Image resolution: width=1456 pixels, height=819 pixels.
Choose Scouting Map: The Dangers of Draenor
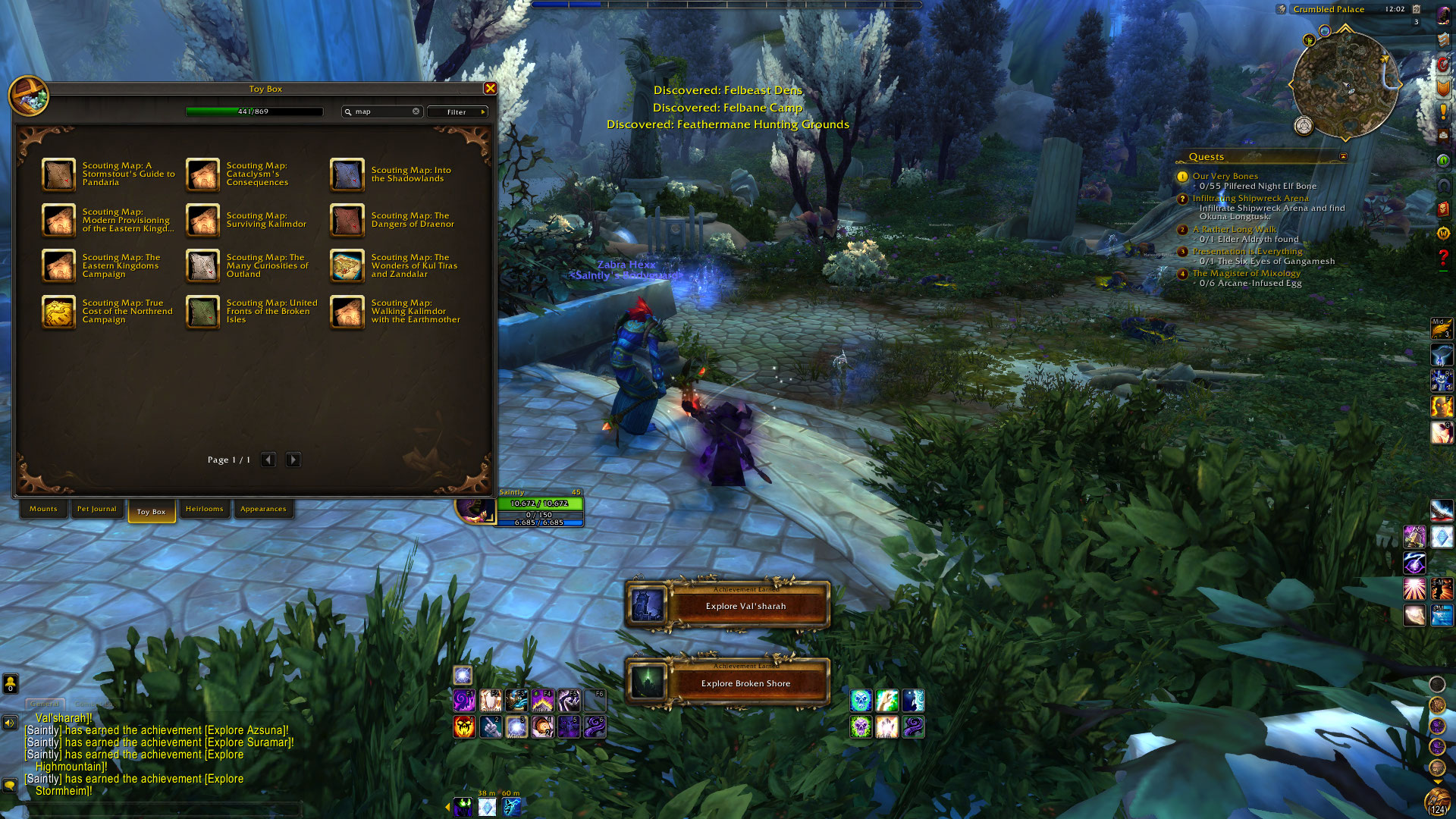tap(347, 220)
